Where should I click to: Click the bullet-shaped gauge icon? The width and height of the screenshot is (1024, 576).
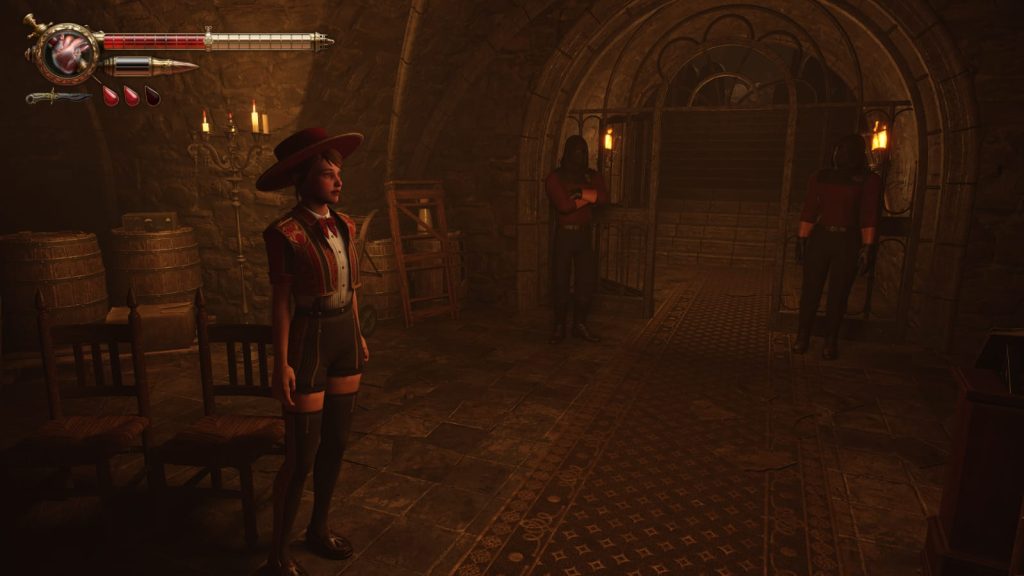[150, 67]
